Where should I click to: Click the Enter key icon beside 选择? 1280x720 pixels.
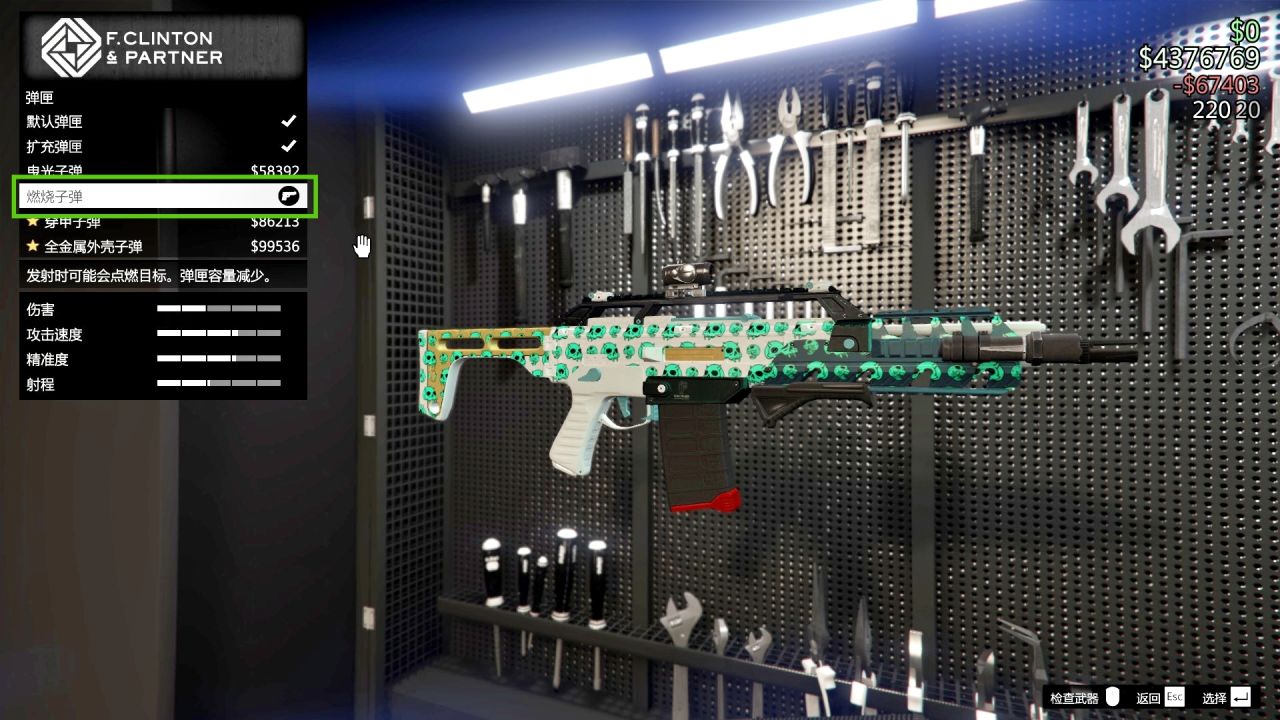tap(1239, 696)
